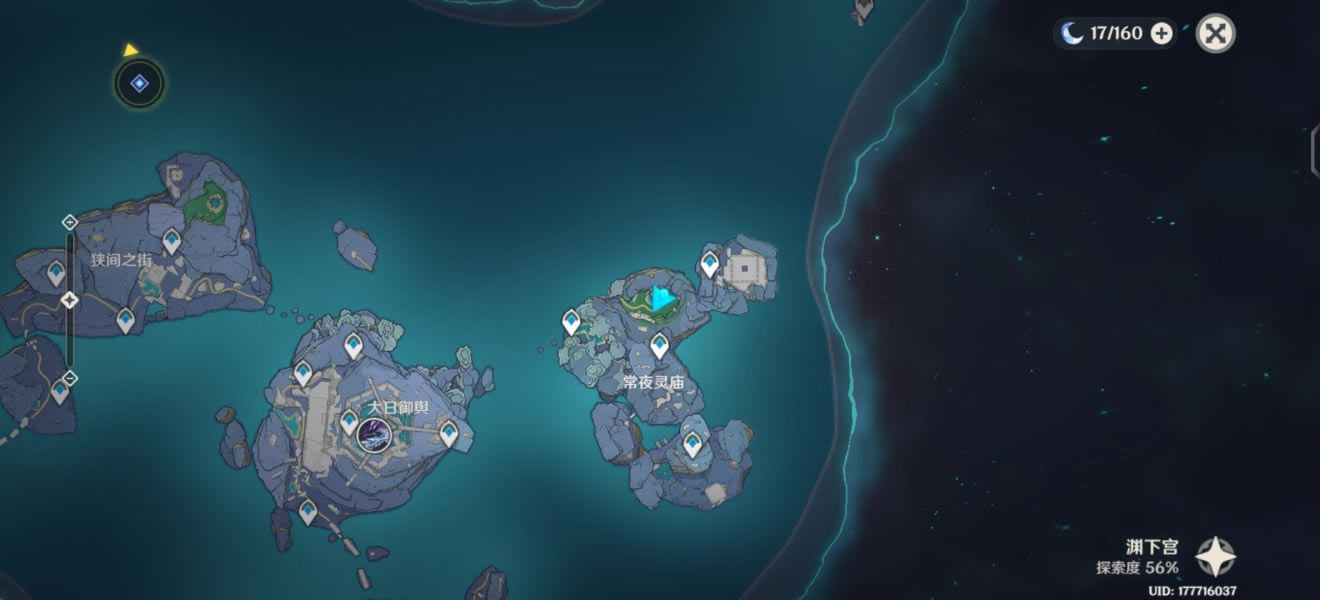The image size is (1320, 600).
Task: Zoom in with the slider's plus button
Action: 69,222
